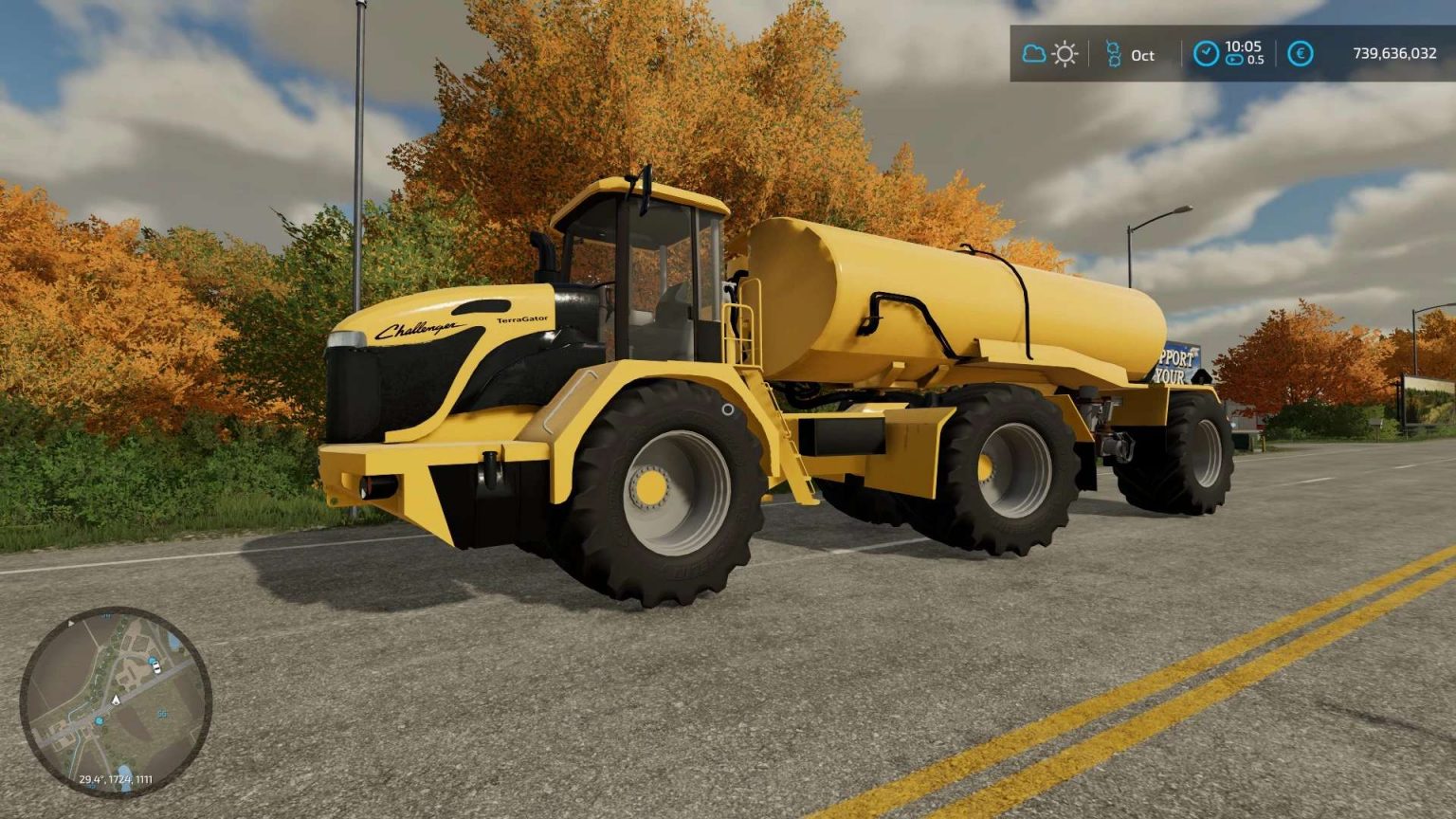Select the sun icon in the weather display

(1063, 53)
